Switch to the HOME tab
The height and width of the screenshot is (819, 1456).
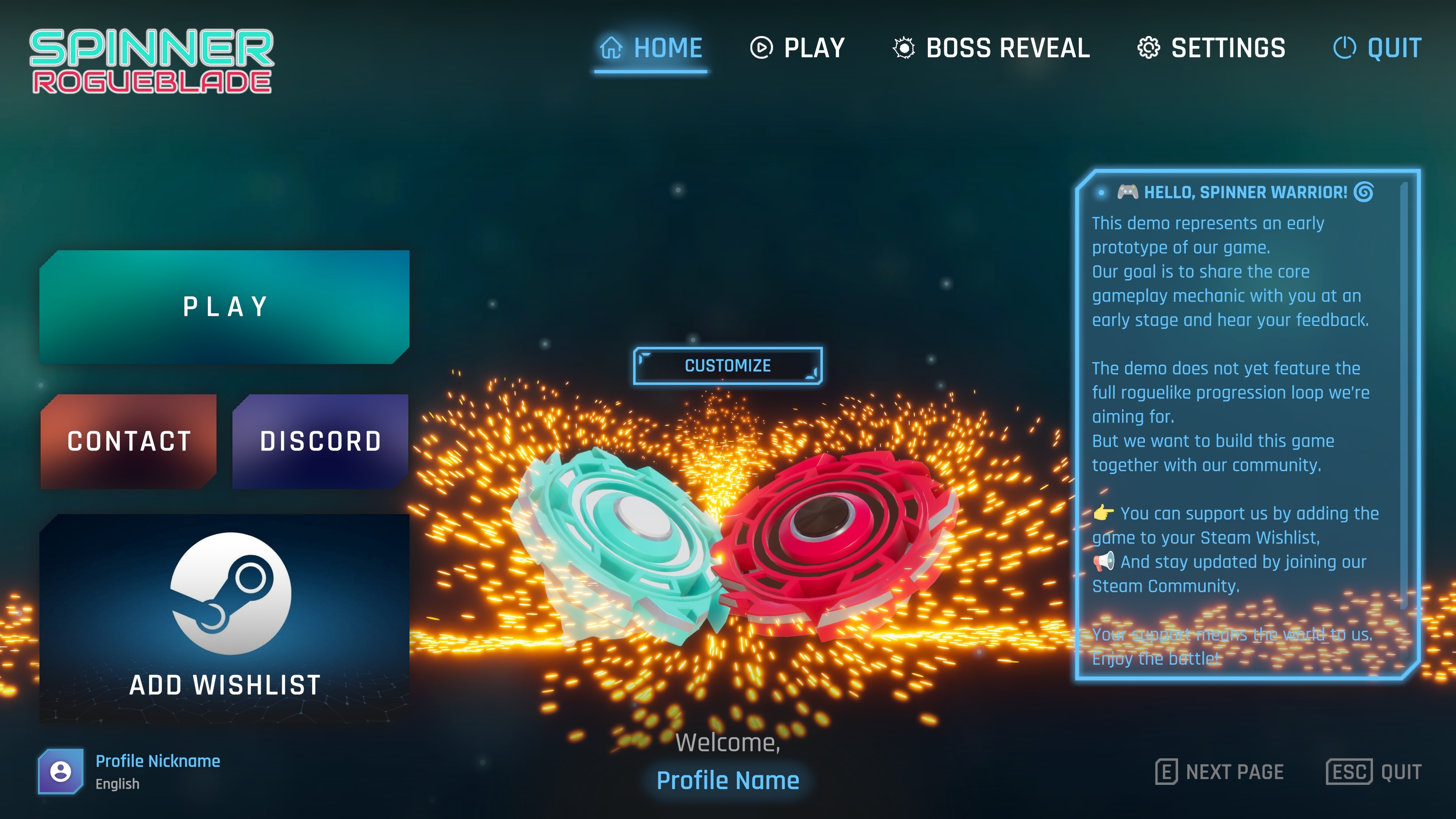[650, 48]
